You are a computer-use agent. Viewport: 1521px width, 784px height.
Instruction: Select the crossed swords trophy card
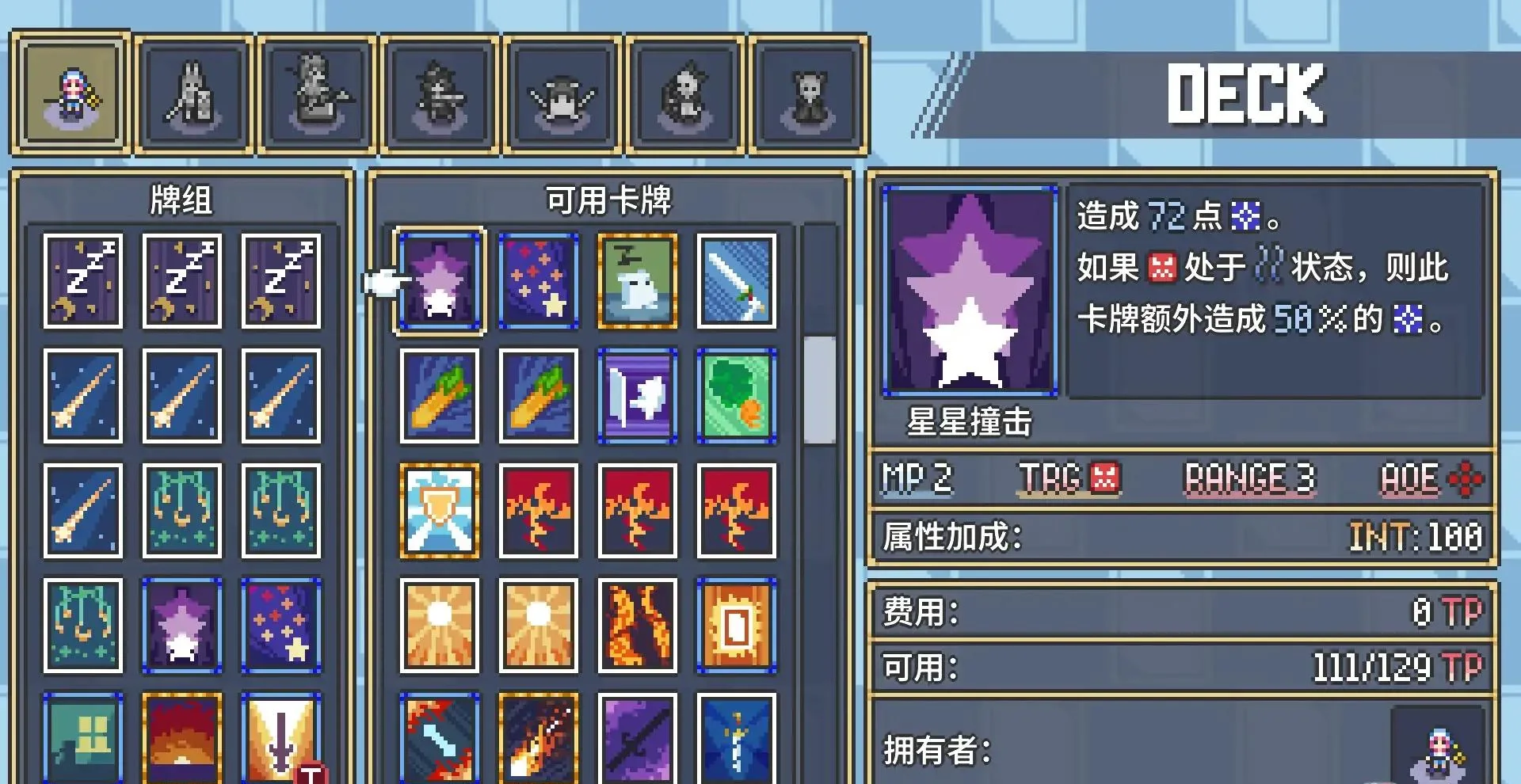[438, 511]
